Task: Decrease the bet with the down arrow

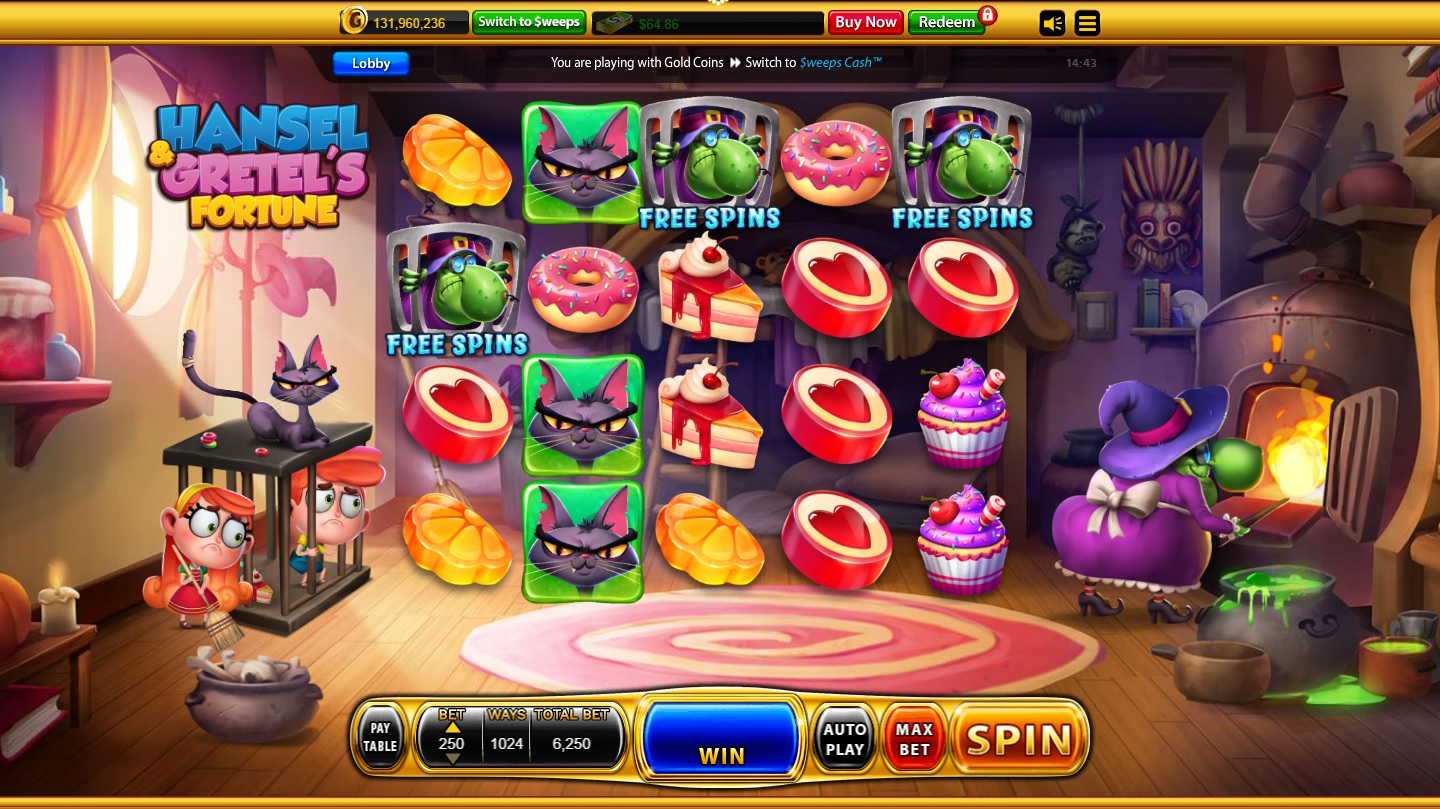Action: pyautogui.click(x=452, y=757)
